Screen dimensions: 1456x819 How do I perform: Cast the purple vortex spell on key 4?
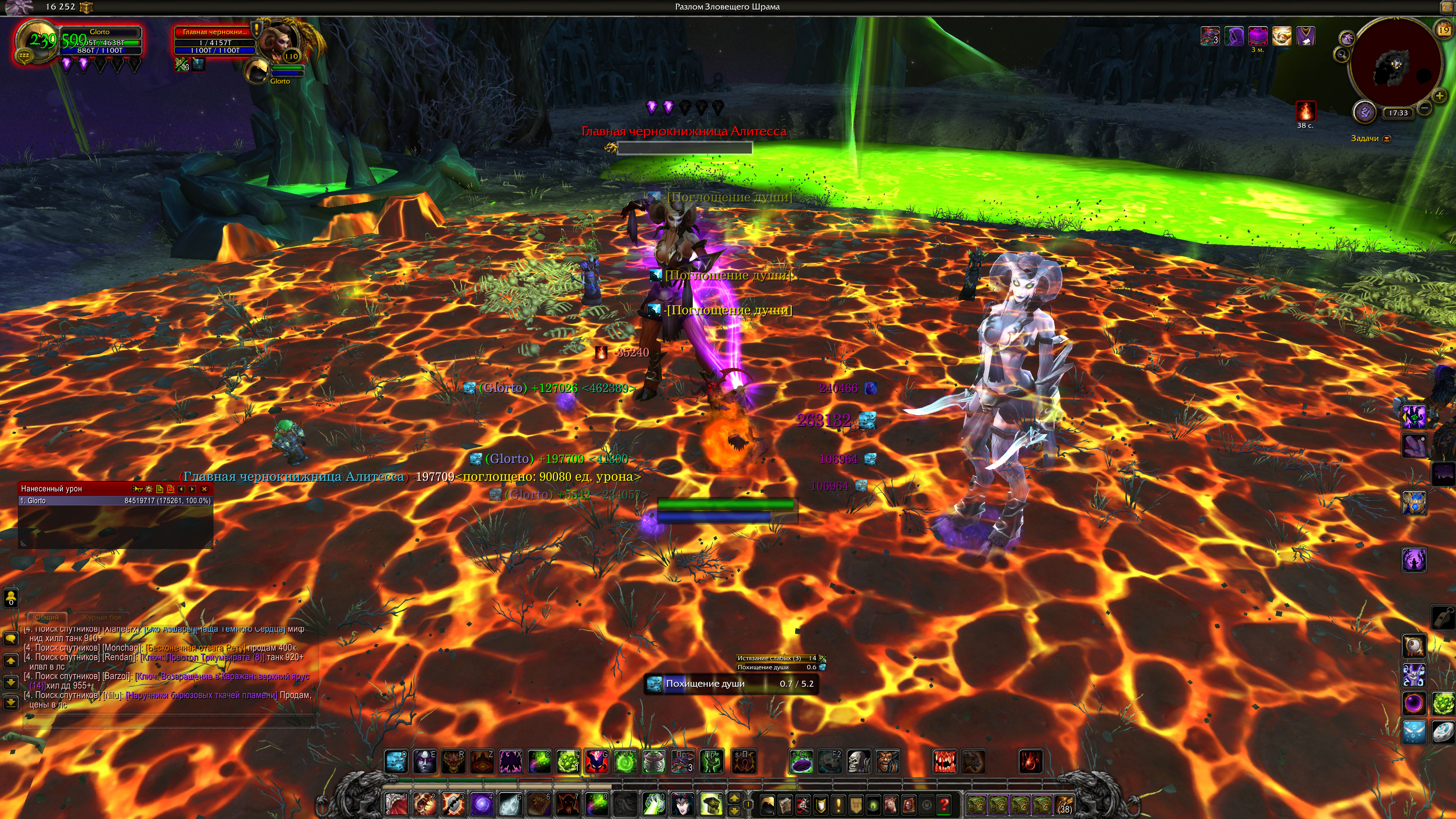point(482,804)
